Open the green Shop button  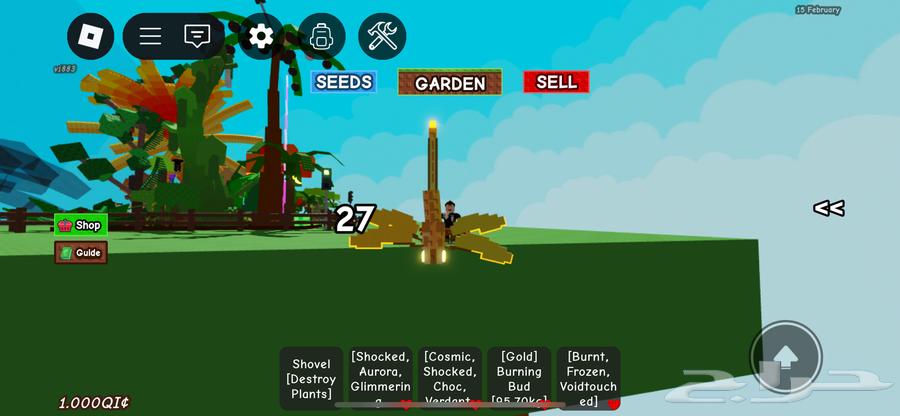(81, 225)
